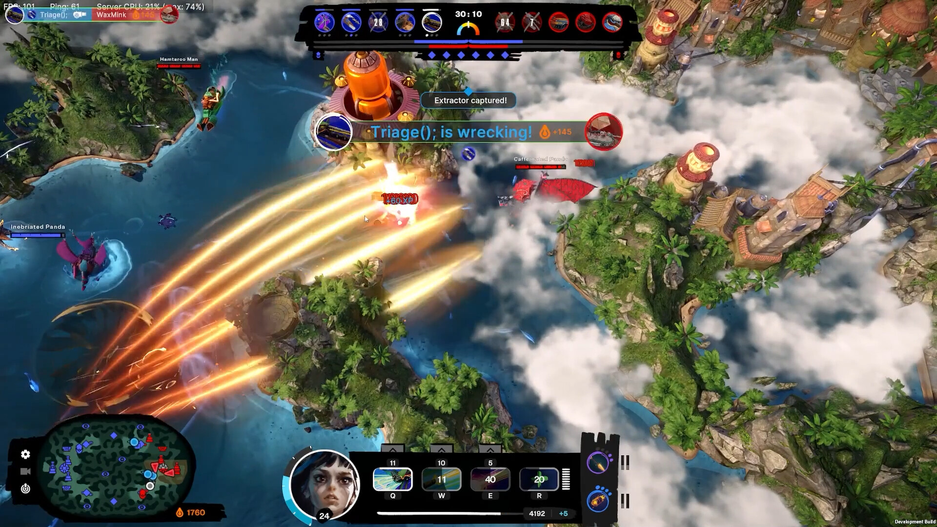This screenshot has width=937, height=527.
Task: Select the dead blue teammate respawning portrait
Action: coord(378,22)
